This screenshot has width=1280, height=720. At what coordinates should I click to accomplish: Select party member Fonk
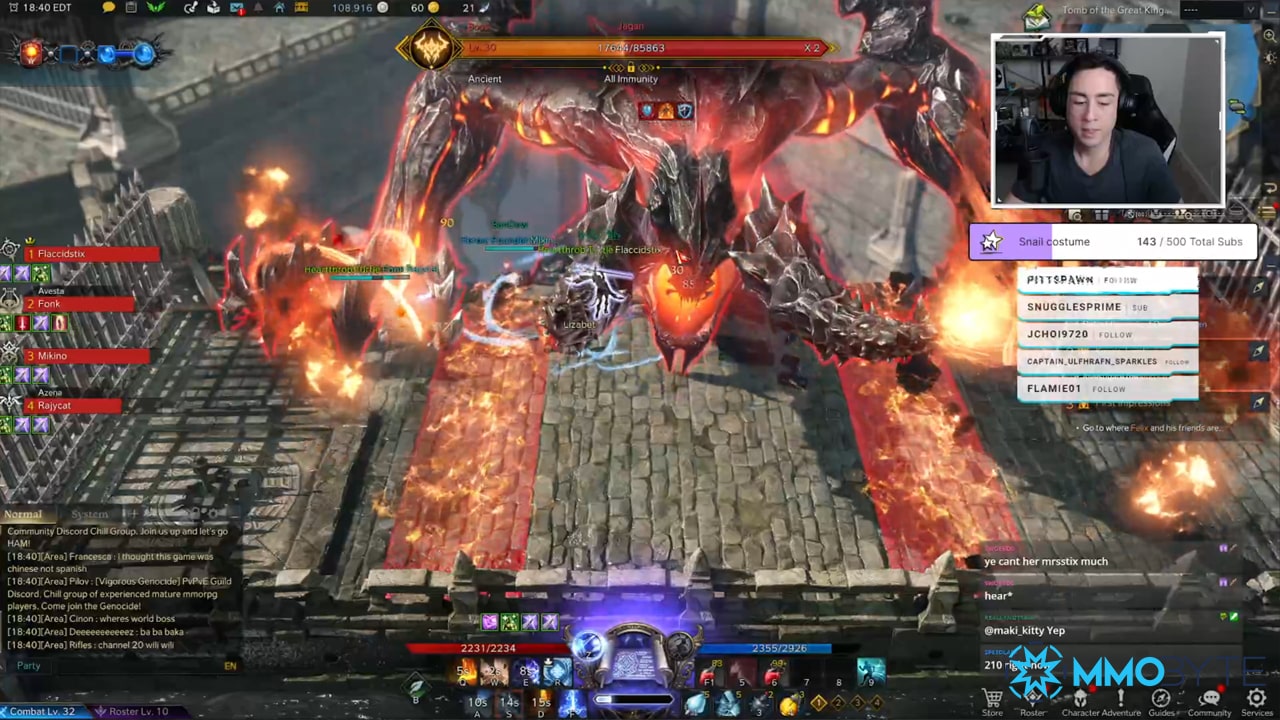tap(80, 304)
